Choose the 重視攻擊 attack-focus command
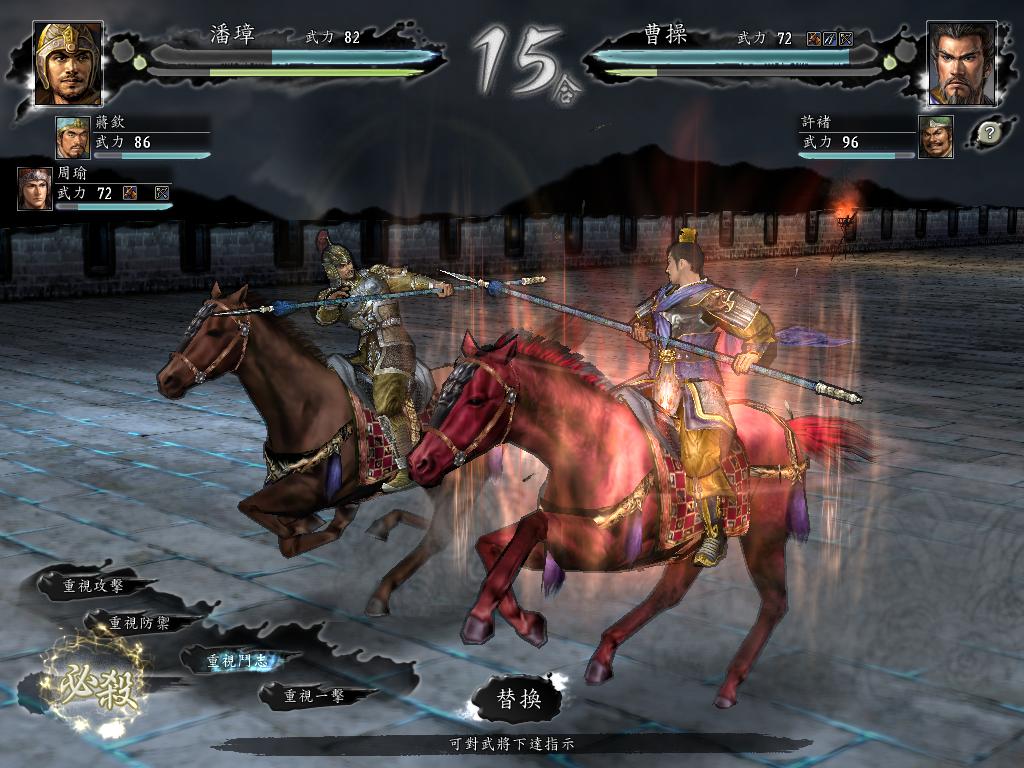1024x768 pixels. click(93, 585)
